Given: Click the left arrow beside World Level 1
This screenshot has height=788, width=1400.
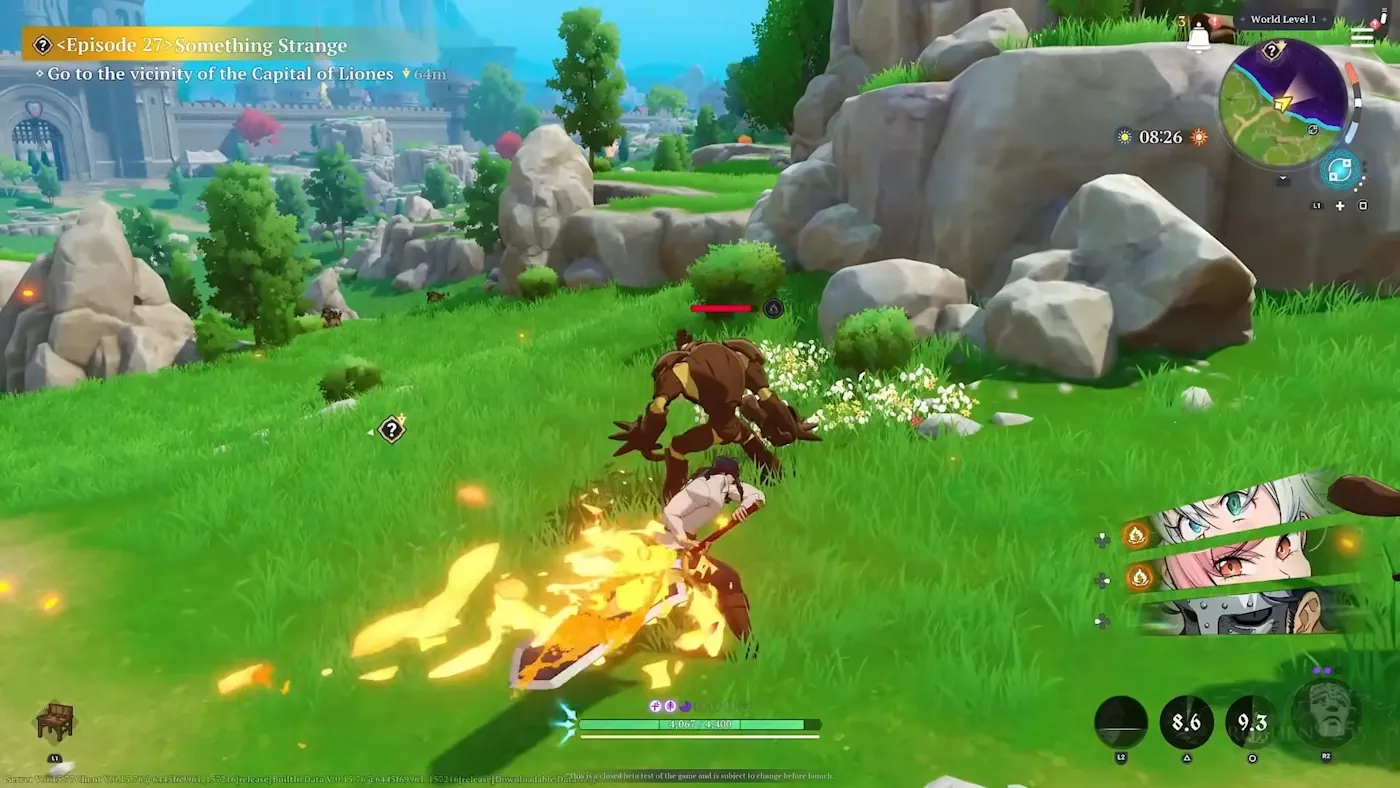Looking at the screenshot, I should [x=1242, y=20].
